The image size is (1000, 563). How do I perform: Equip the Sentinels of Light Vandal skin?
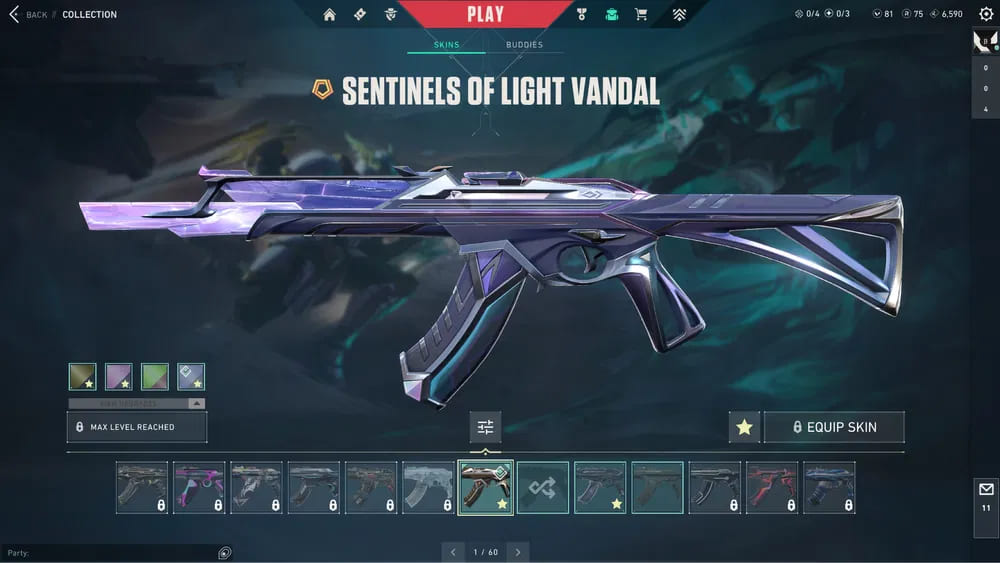(834, 427)
